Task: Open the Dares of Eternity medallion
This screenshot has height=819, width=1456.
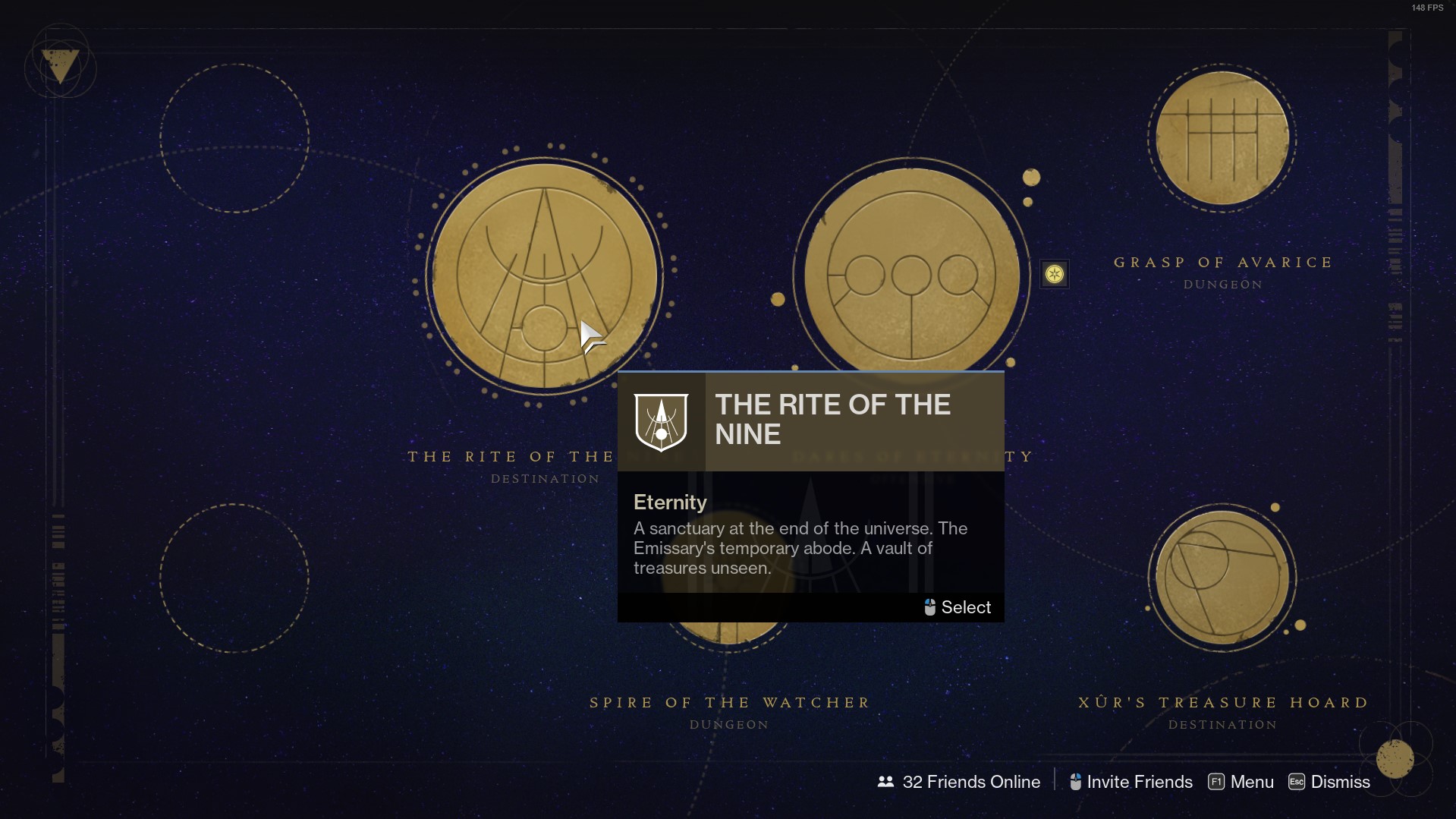Action: point(910,275)
